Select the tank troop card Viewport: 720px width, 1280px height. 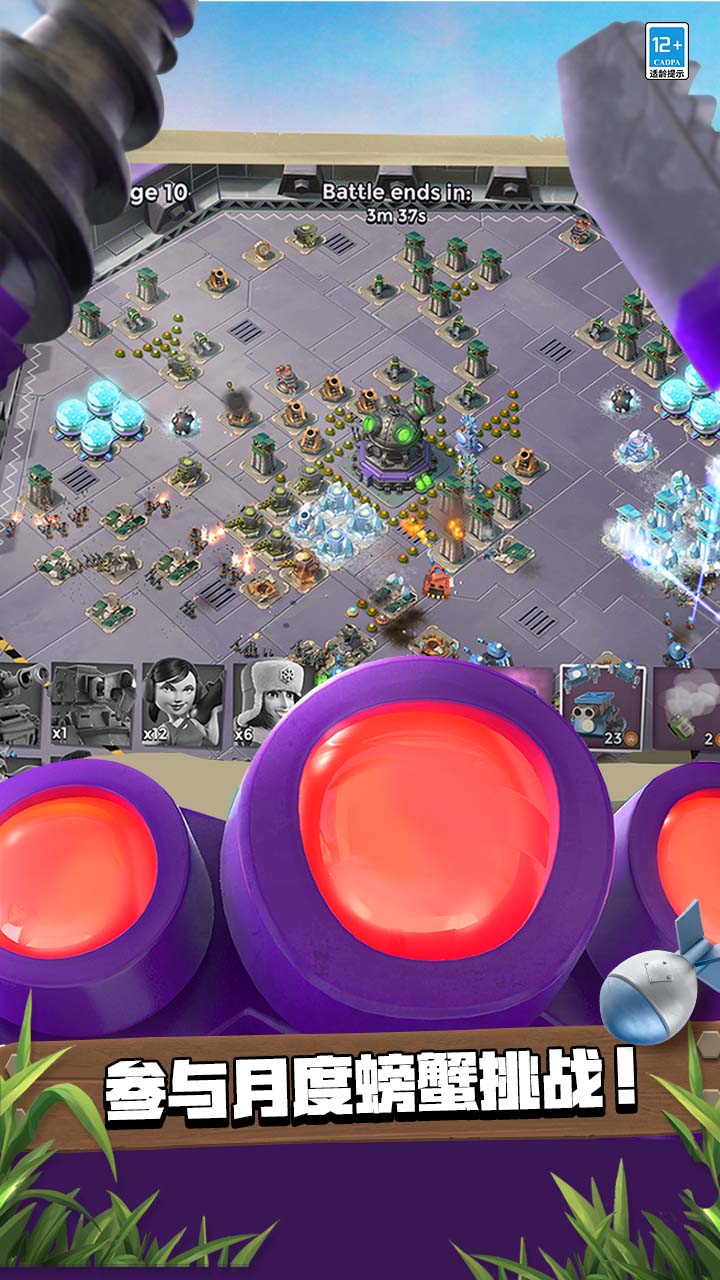point(20,702)
